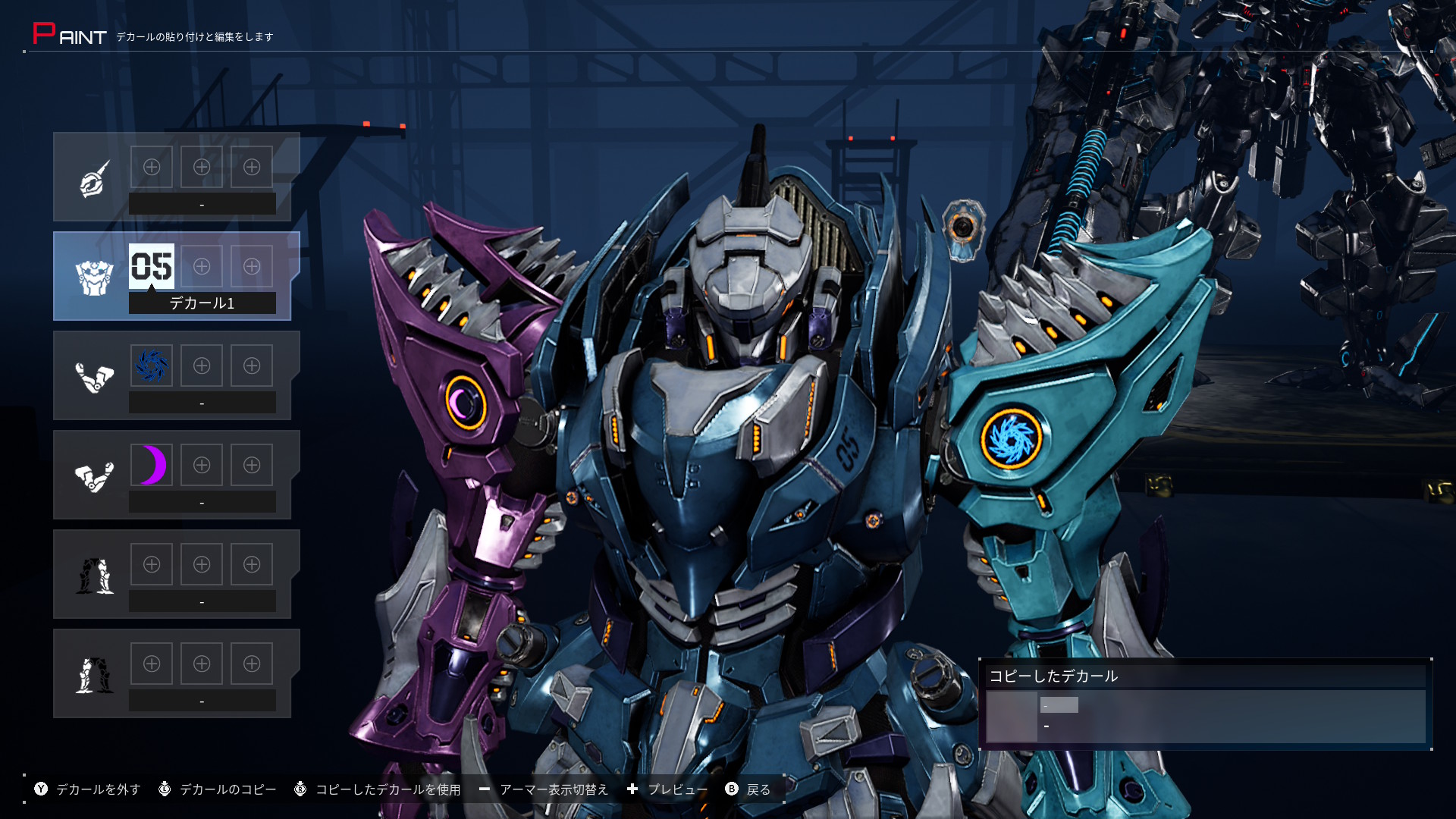This screenshot has width=1456, height=819.
Task: Select the purple crescent moon decal
Action: (152, 465)
